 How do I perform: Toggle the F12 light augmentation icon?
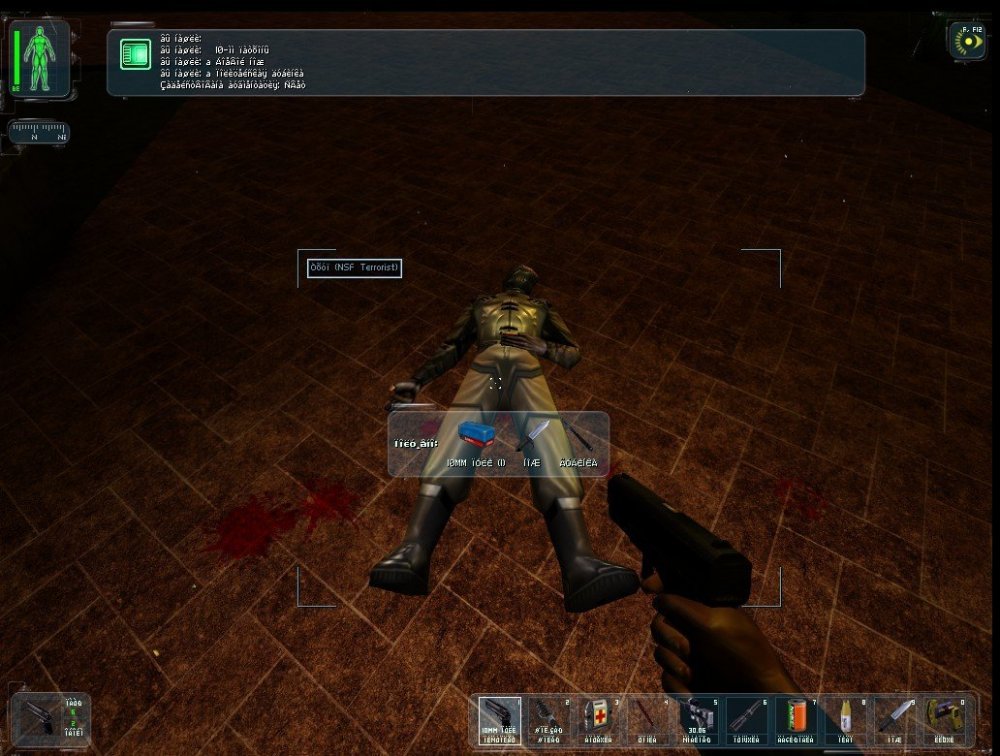[967, 41]
